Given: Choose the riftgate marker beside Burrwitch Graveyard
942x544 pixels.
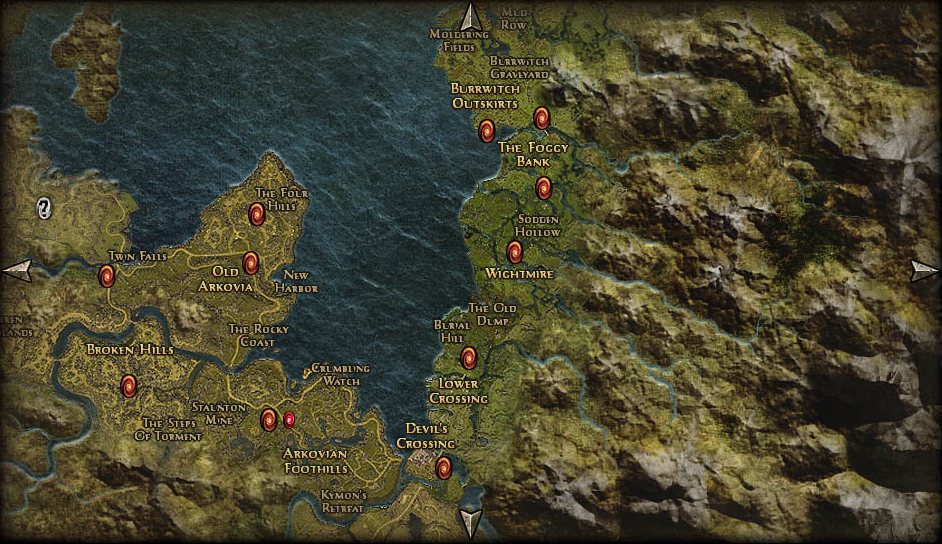Looking at the screenshot, I should 541,119.
